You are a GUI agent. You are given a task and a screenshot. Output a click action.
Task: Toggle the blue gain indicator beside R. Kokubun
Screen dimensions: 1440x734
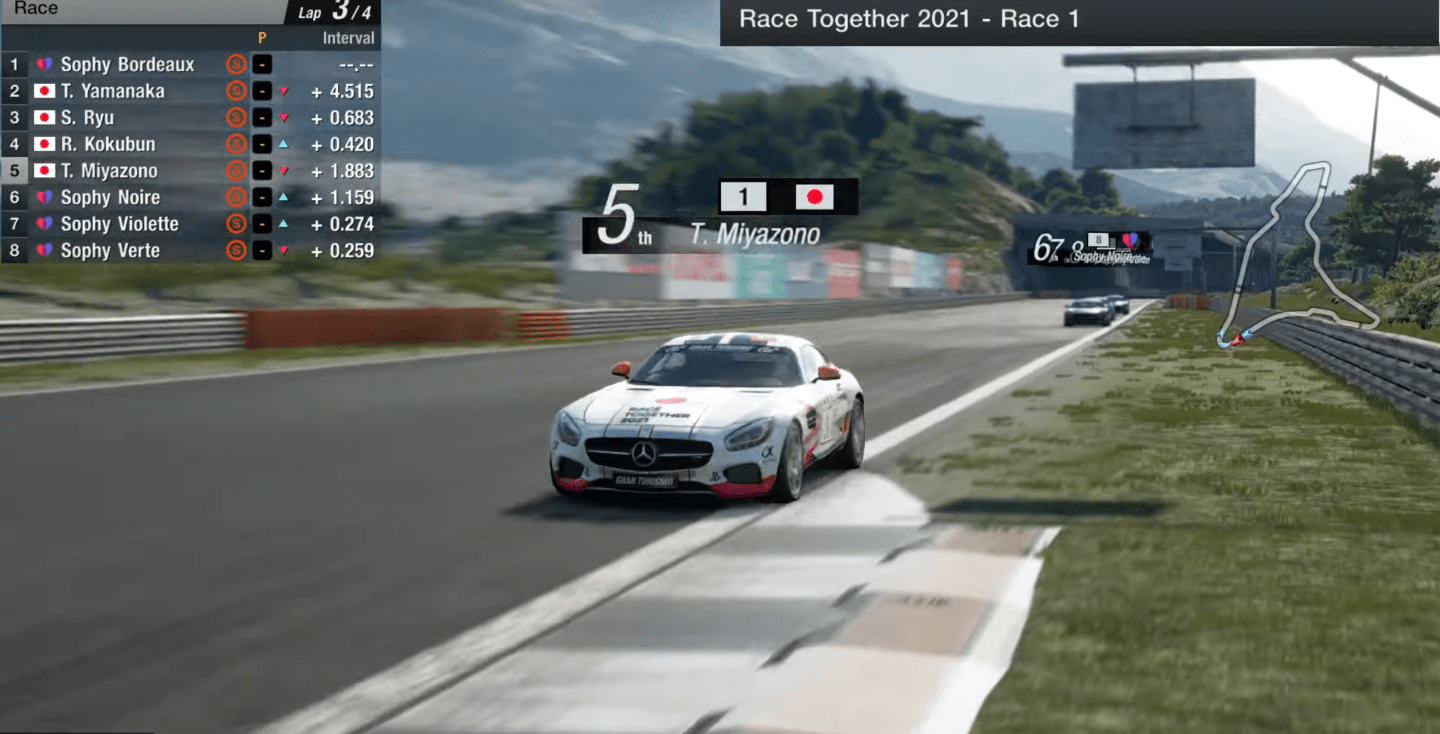(x=284, y=144)
